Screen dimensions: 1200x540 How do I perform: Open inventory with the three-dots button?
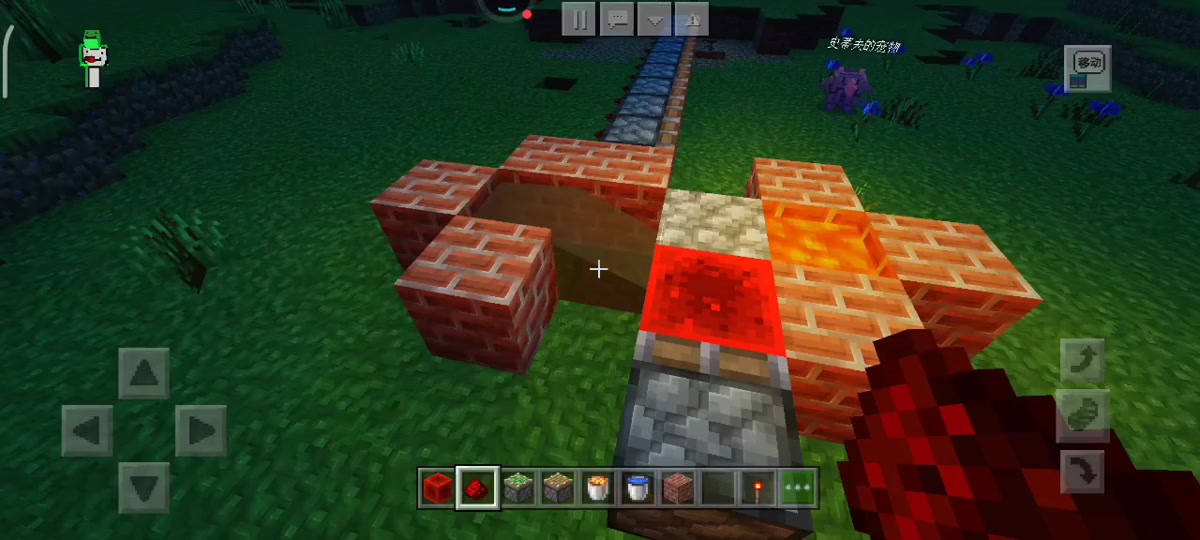click(x=799, y=488)
